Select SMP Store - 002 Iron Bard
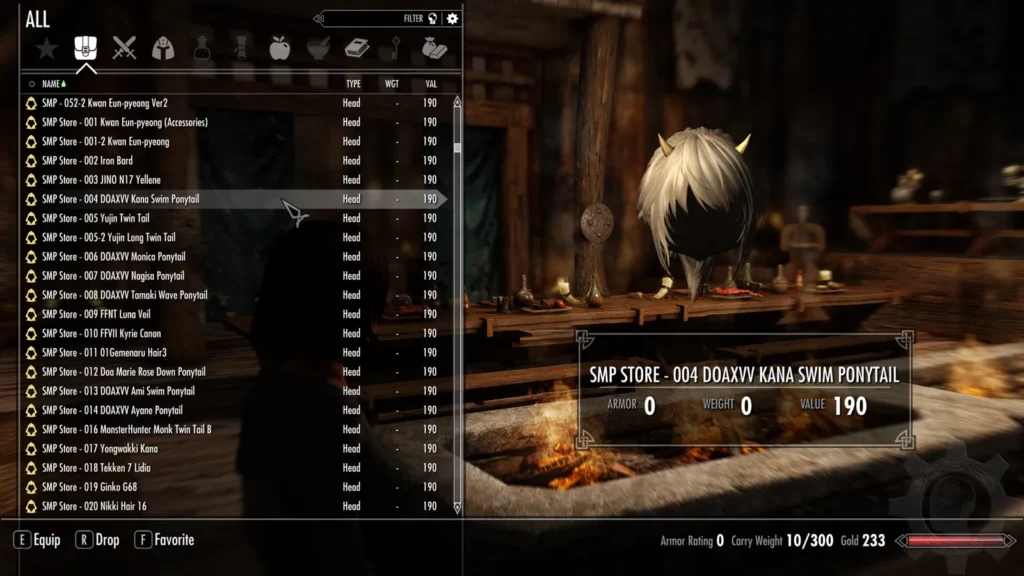The height and width of the screenshot is (576, 1024). point(87,161)
